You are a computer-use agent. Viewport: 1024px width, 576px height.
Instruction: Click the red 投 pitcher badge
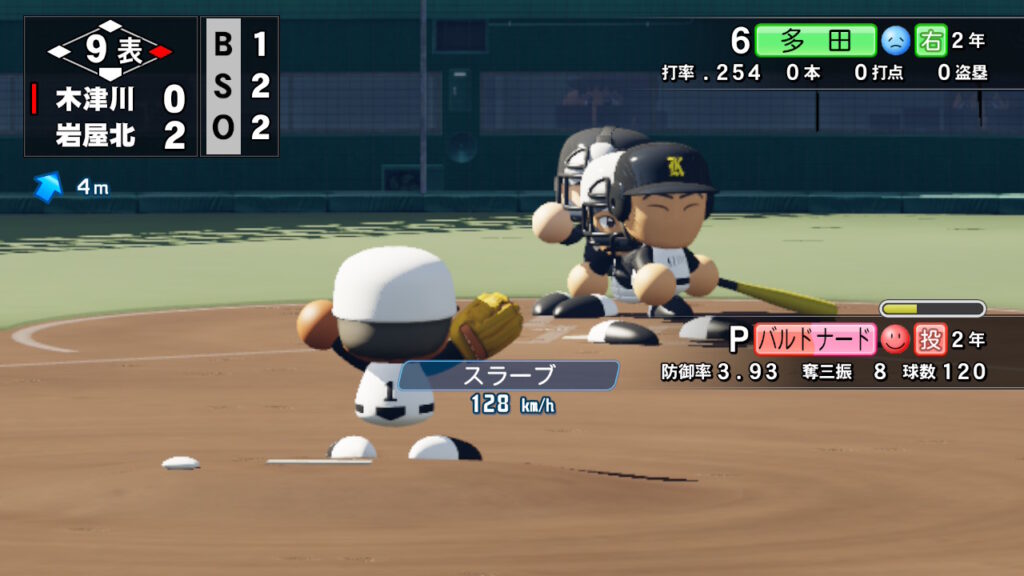930,340
